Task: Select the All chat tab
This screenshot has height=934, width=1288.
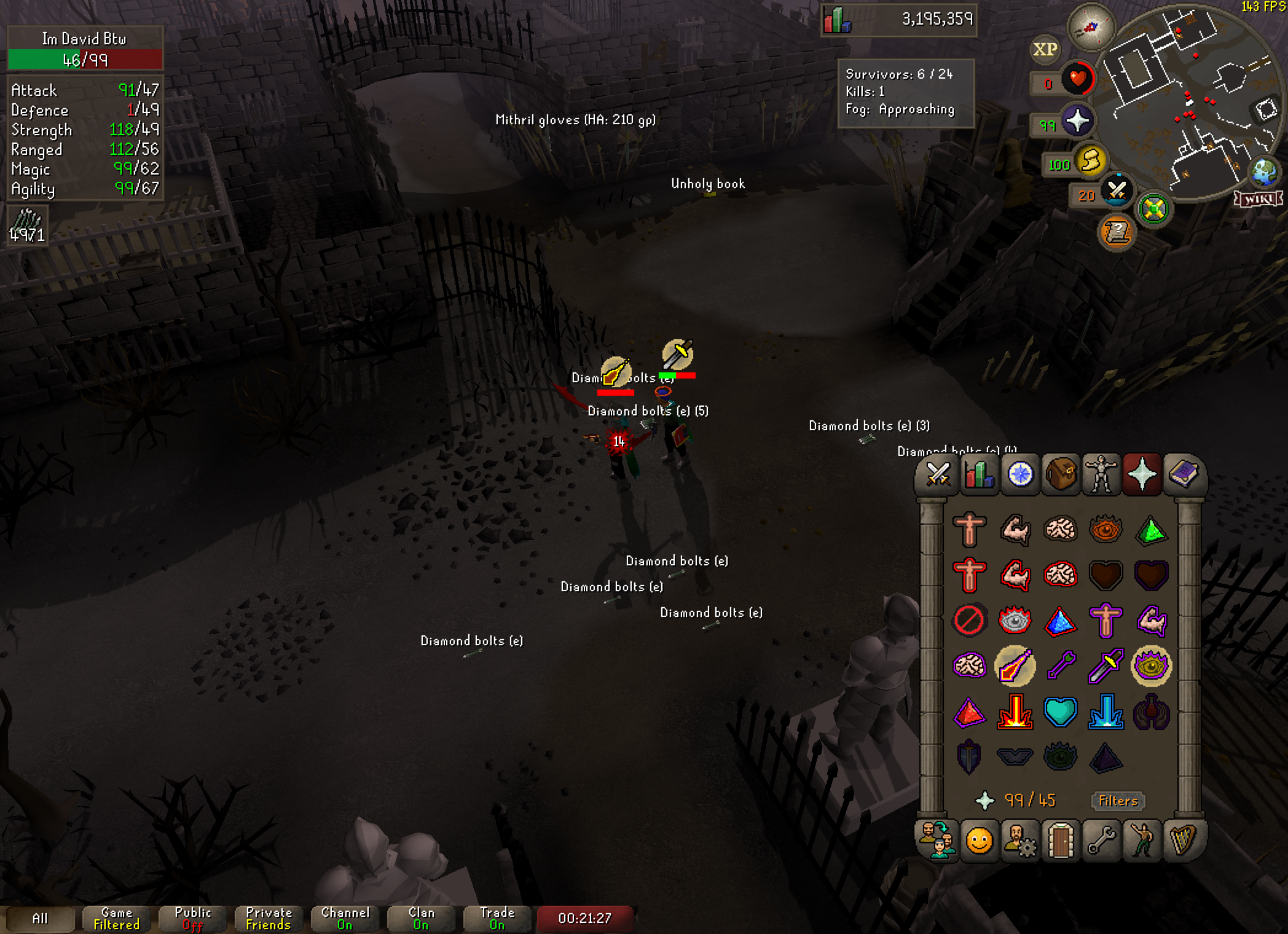Action: click(x=39, y=919)
